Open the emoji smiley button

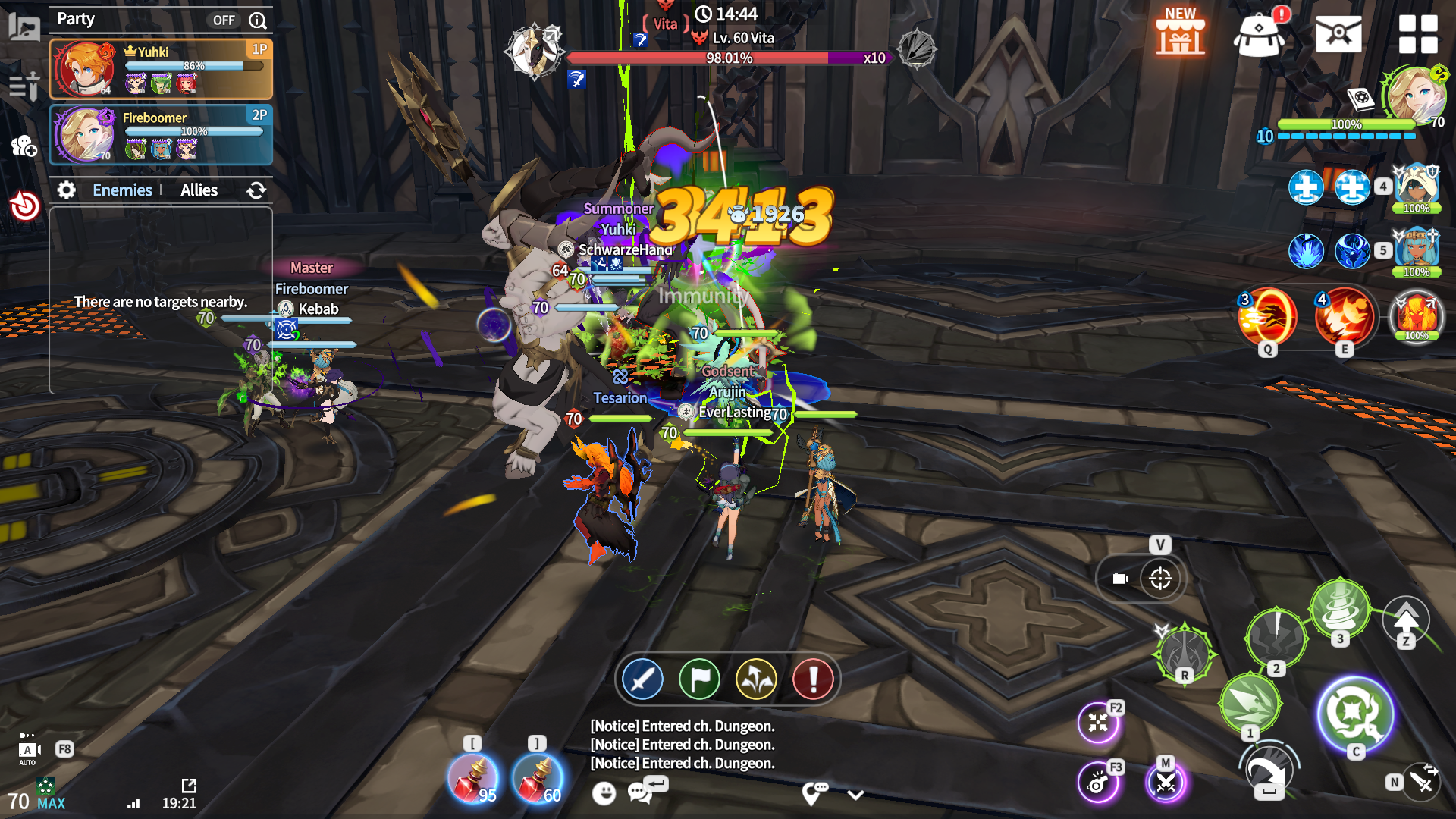pos(604,793)
